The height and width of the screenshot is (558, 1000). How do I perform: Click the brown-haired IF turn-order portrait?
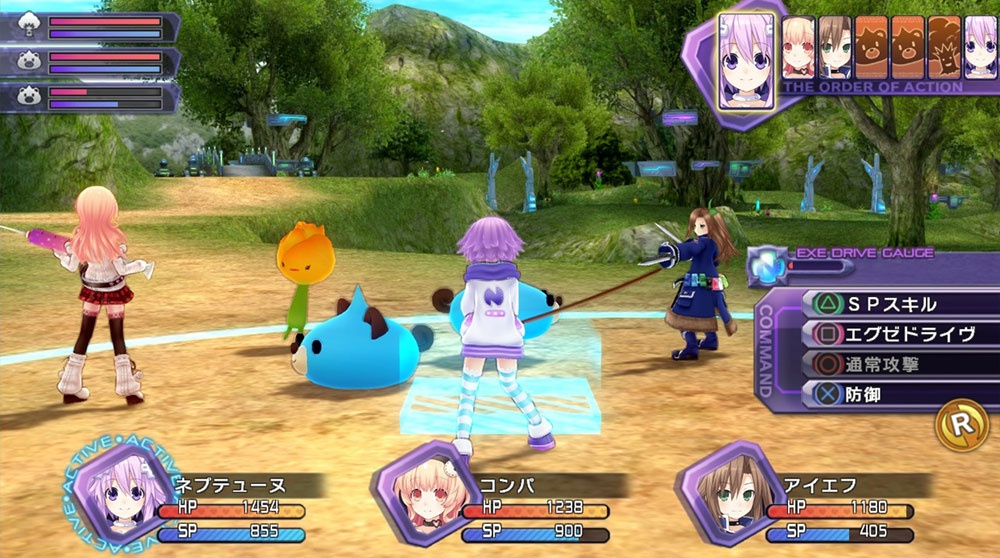tap(835, 48)
